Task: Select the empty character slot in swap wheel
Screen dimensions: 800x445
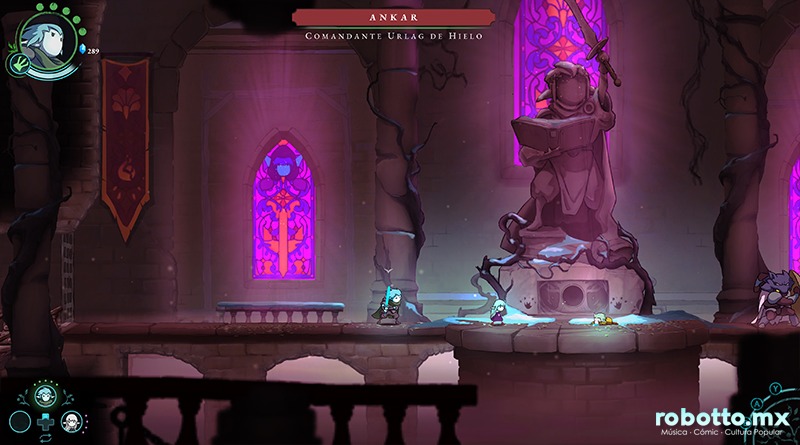Action: [x=18, y=421]
